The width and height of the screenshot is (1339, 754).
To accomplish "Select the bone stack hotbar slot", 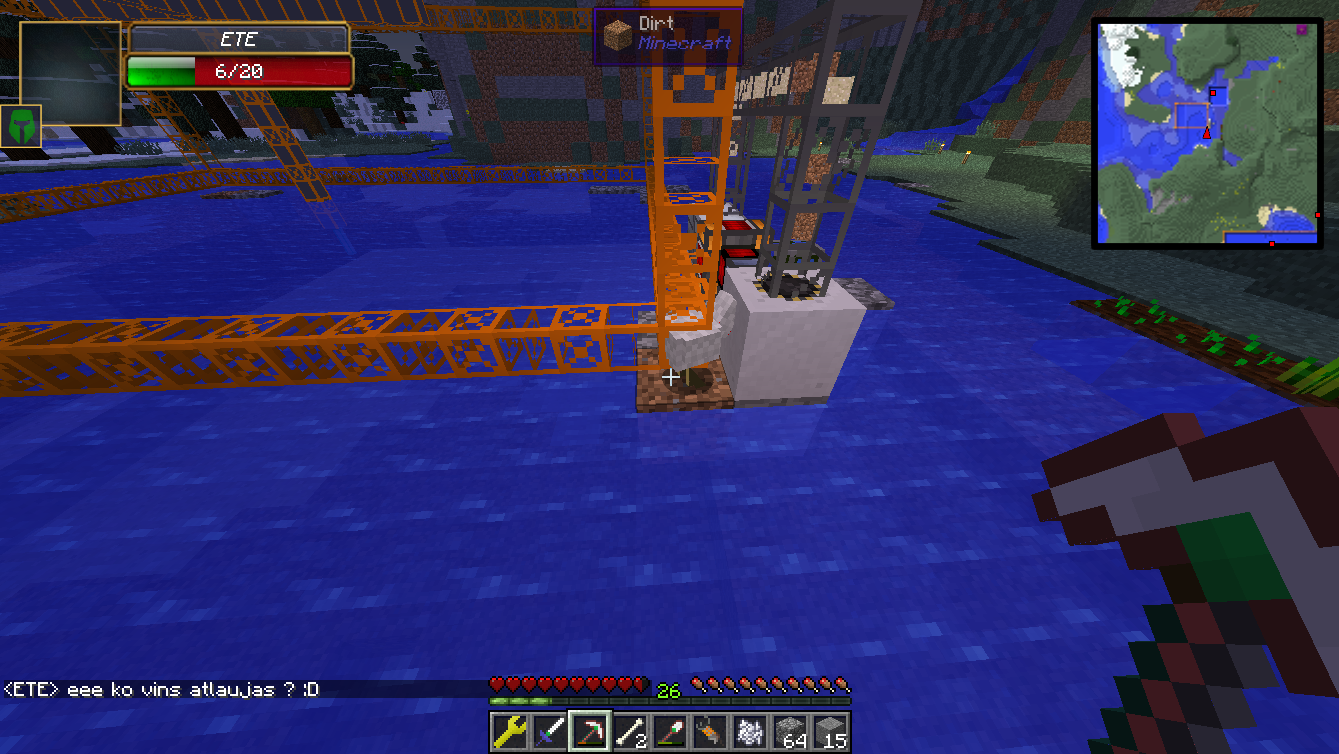I will (629, 732).
